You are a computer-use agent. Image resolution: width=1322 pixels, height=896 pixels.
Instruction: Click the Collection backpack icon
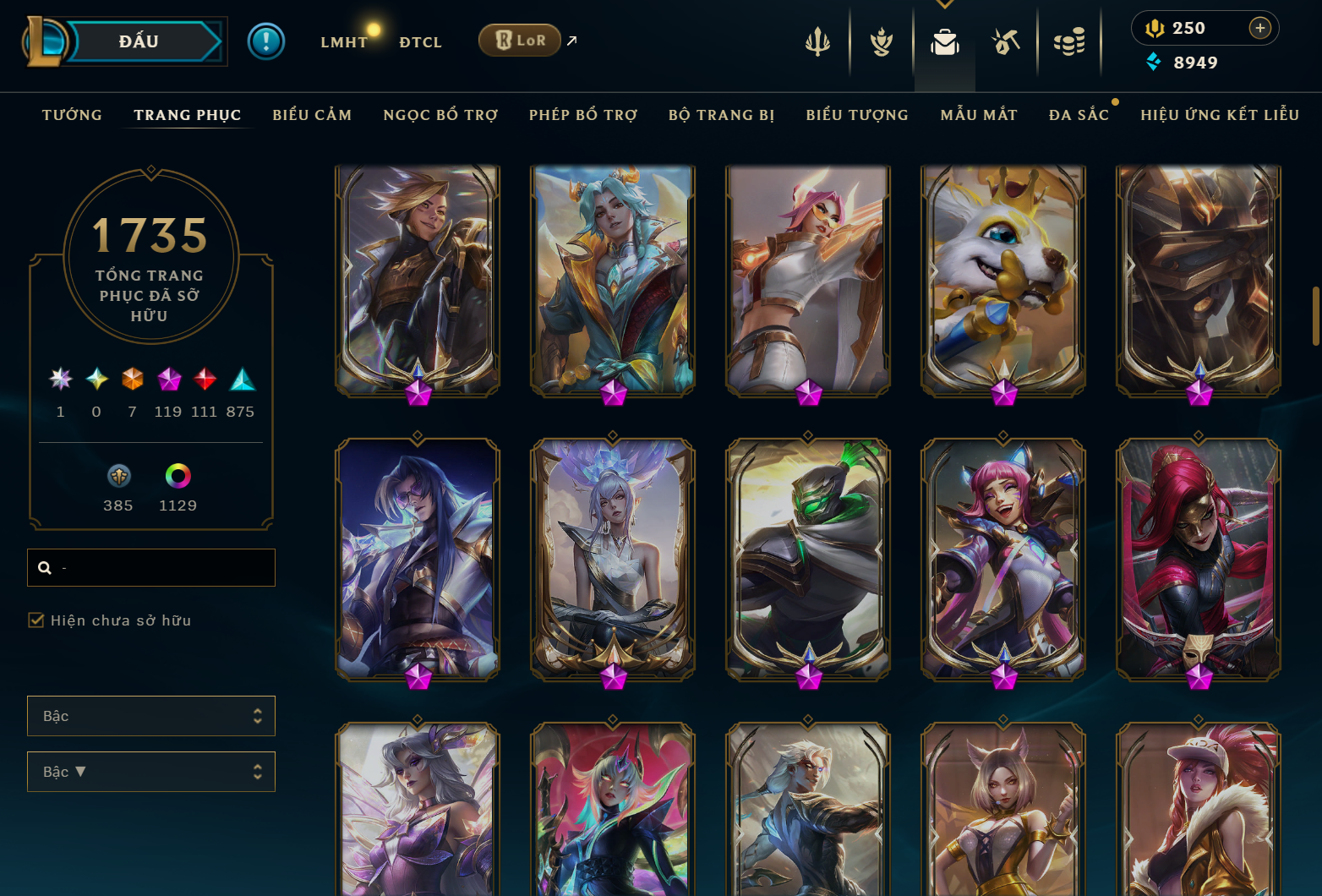(944, 41)
